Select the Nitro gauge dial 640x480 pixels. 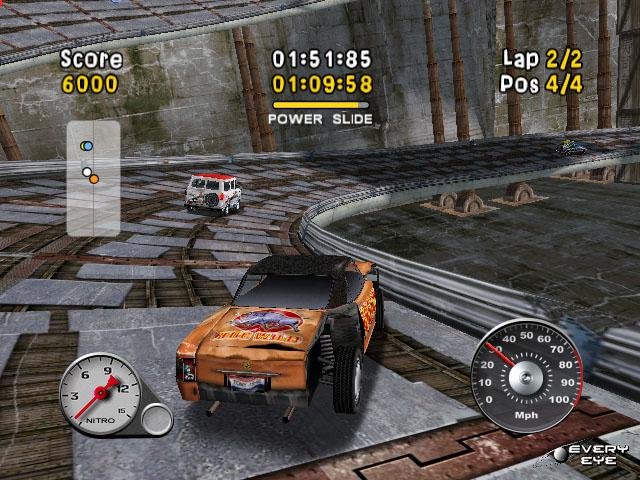(x=100, y=393)
